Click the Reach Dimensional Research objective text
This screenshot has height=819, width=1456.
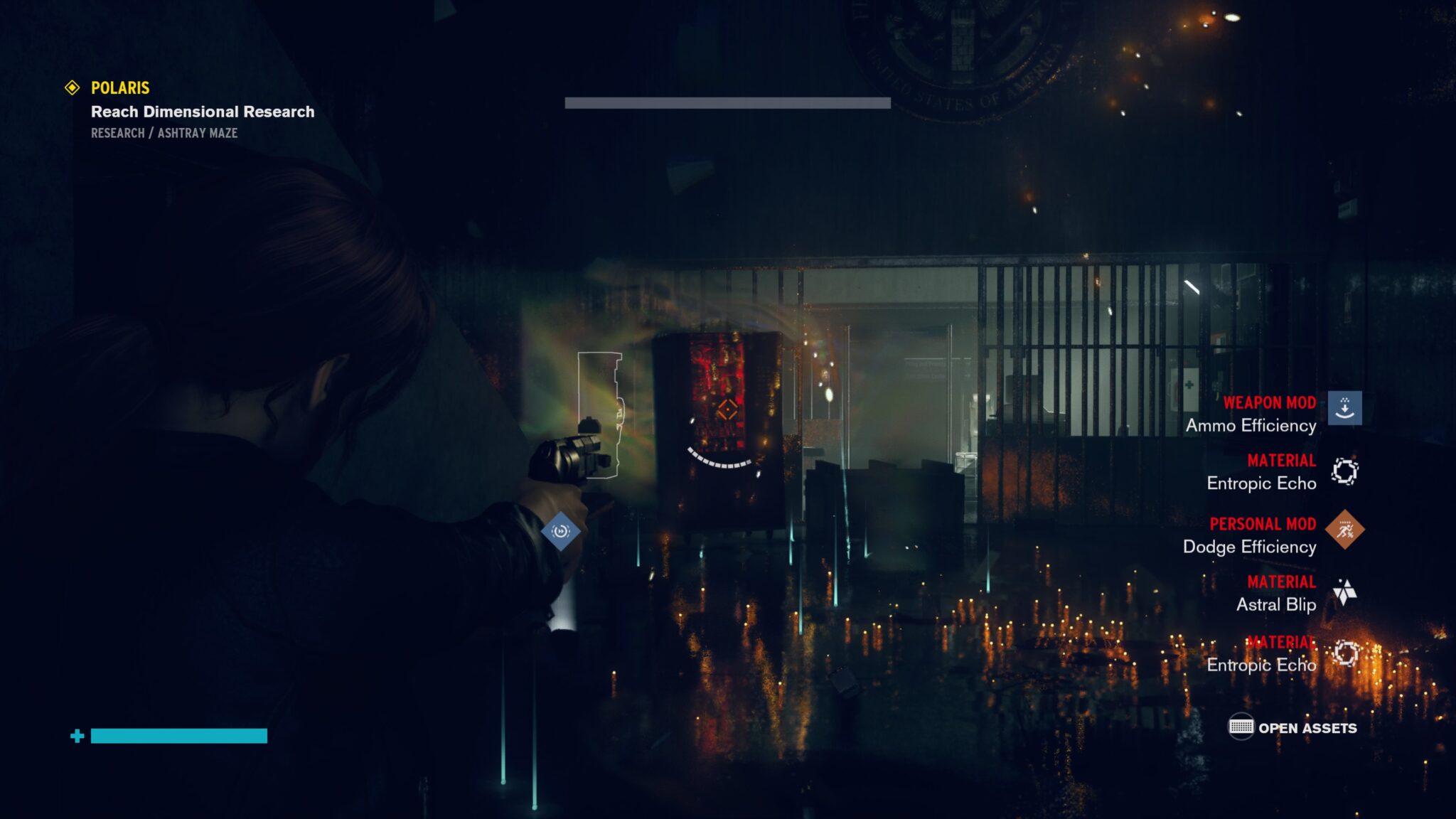[x=201, y=112]
